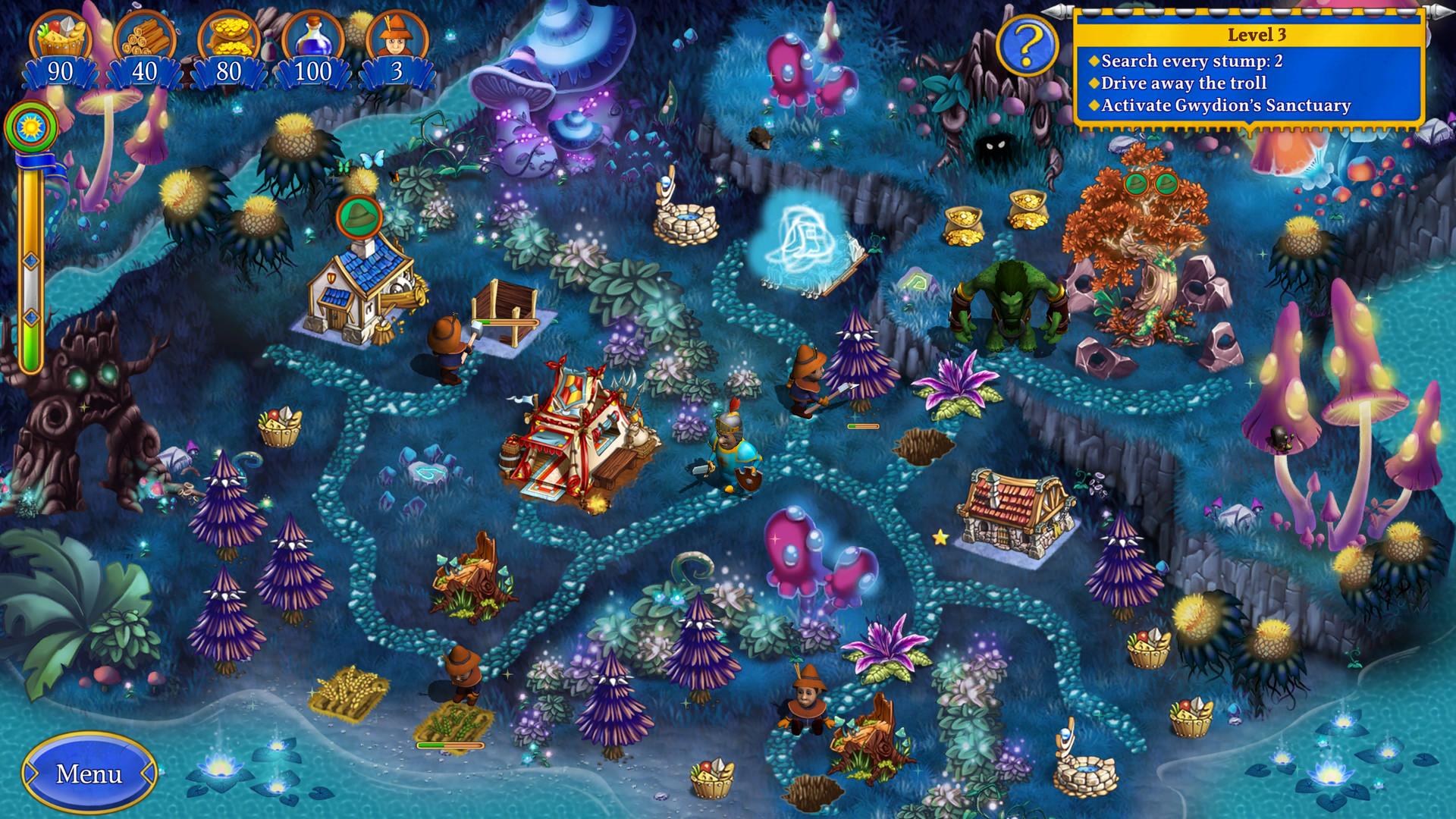Toggle the yellow star near the cottage
1456x819 pixels.
click(x=940, y=538)
